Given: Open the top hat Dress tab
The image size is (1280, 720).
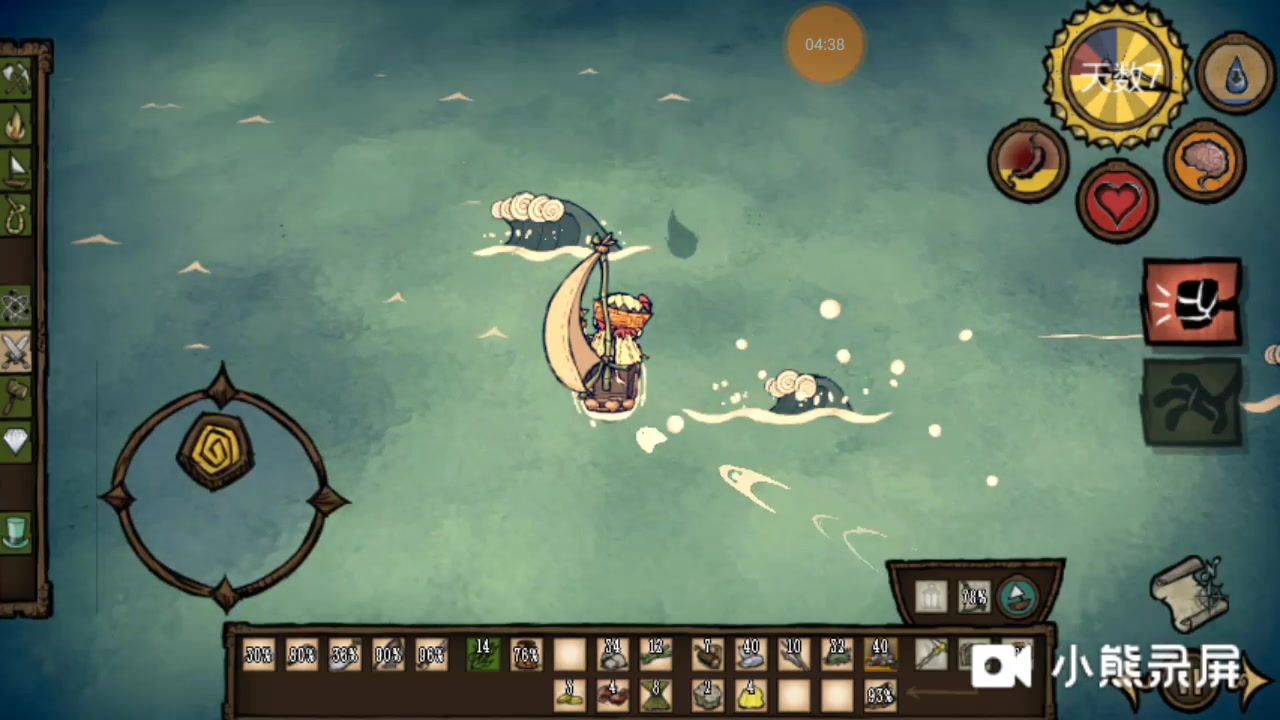Looking at the screenshot, I should point(17,532).
